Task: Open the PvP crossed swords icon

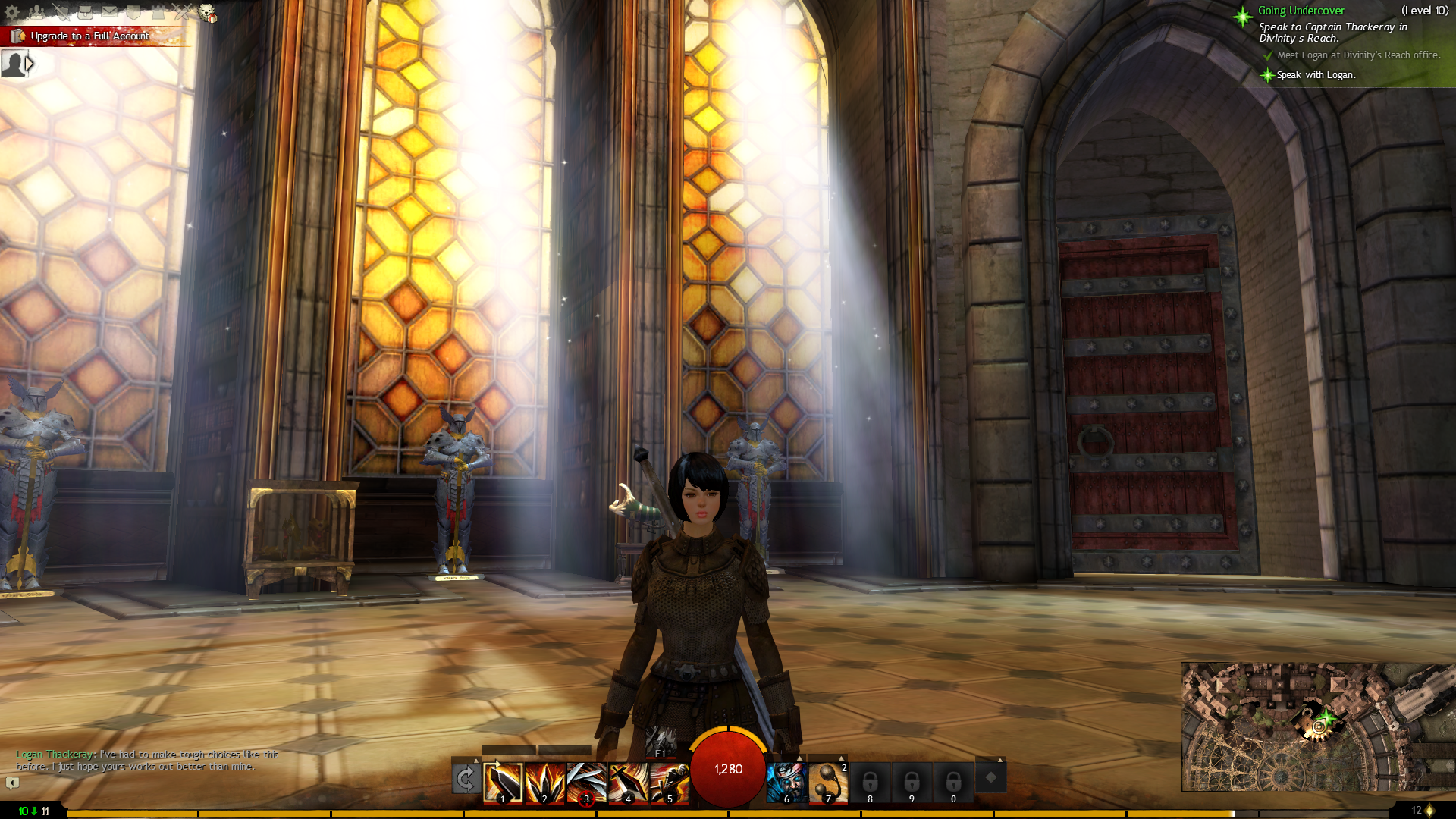Action: pos(183,12)
